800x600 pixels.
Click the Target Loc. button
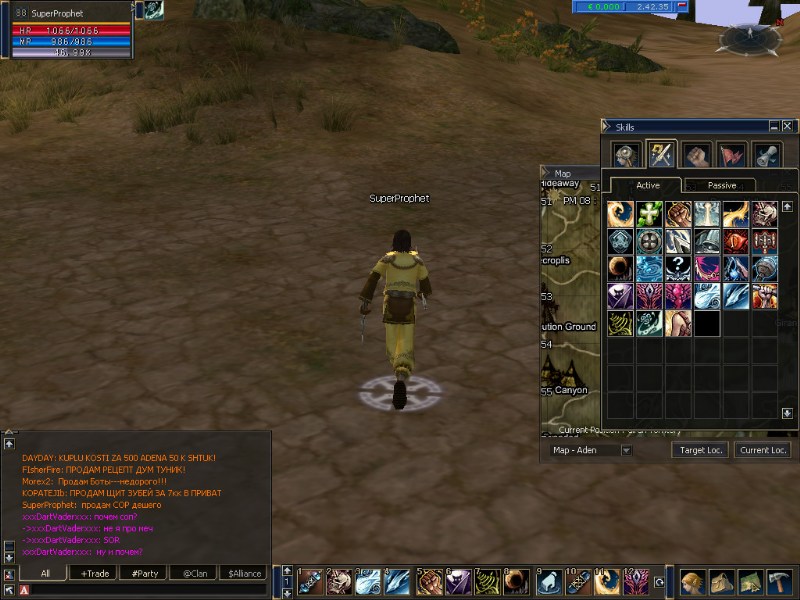700,450
